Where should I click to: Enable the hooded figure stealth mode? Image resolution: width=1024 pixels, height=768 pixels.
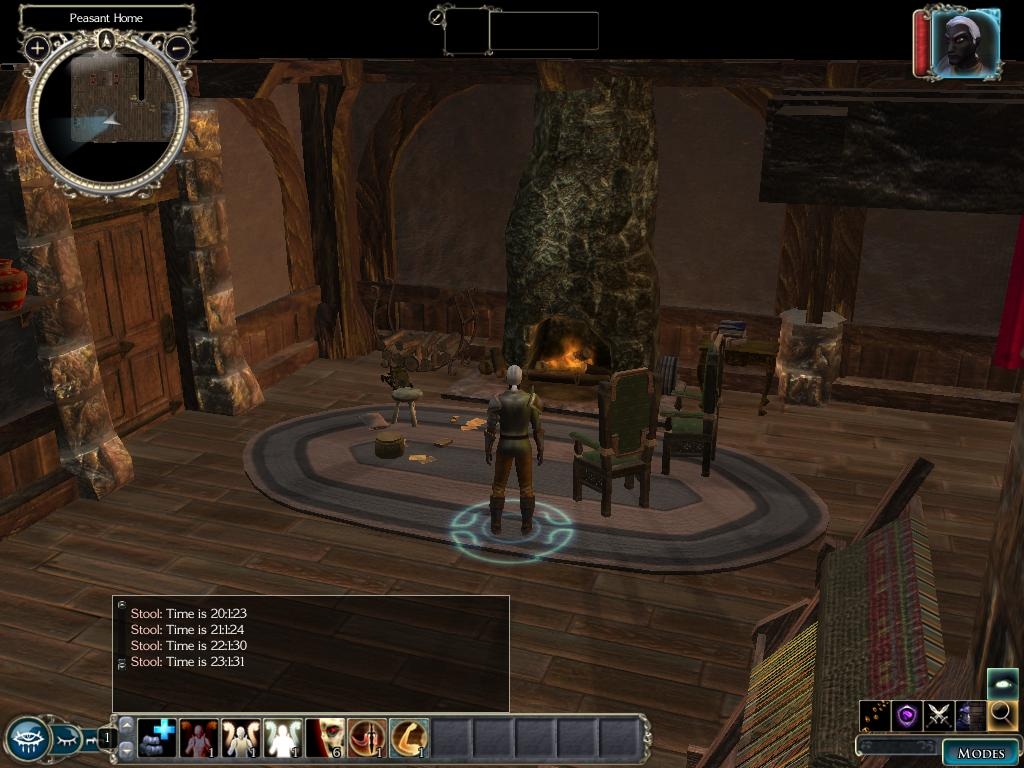pyautogui.click(x=970, y=715)
